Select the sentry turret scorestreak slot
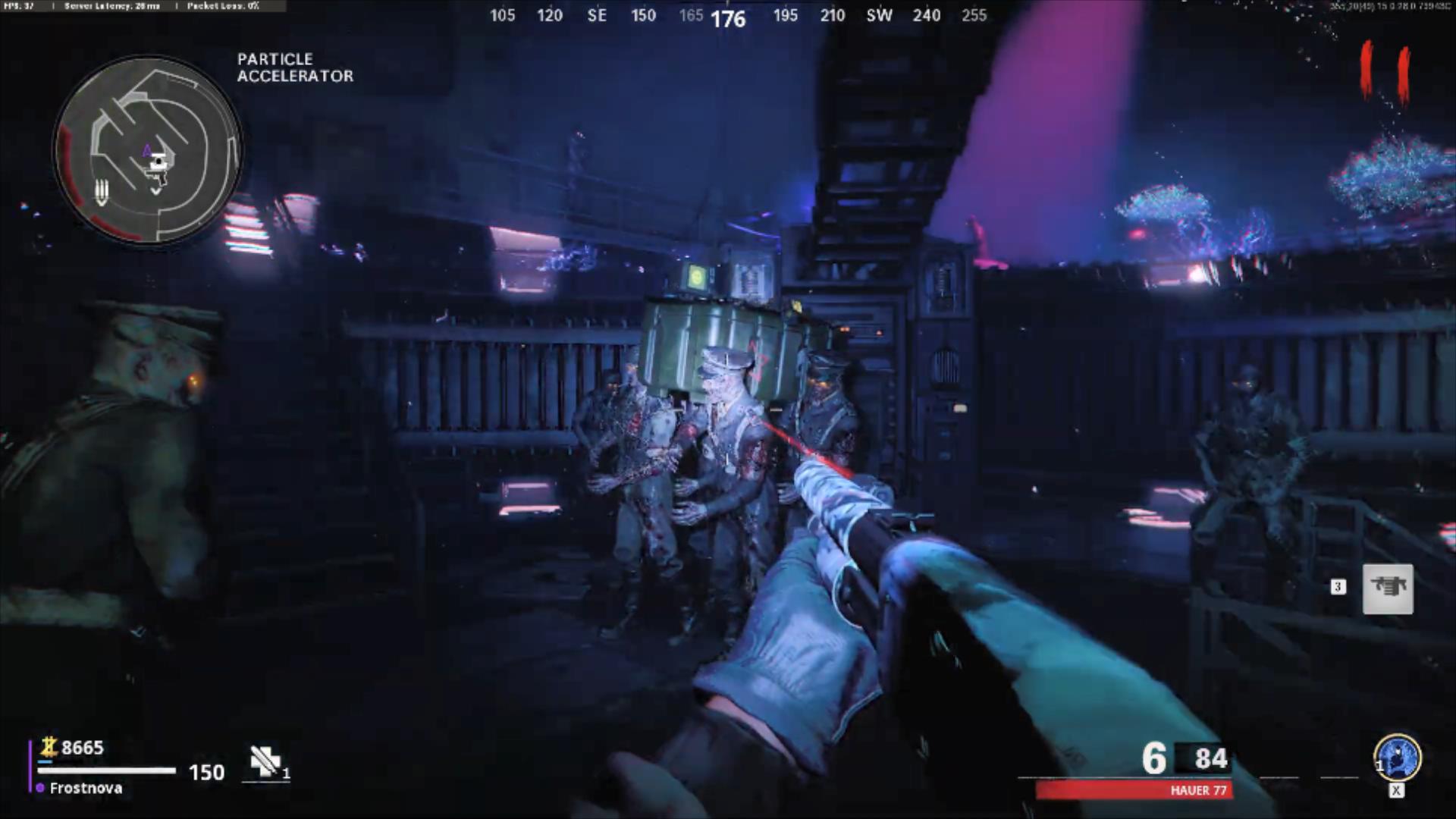 tap(1388, 588)
